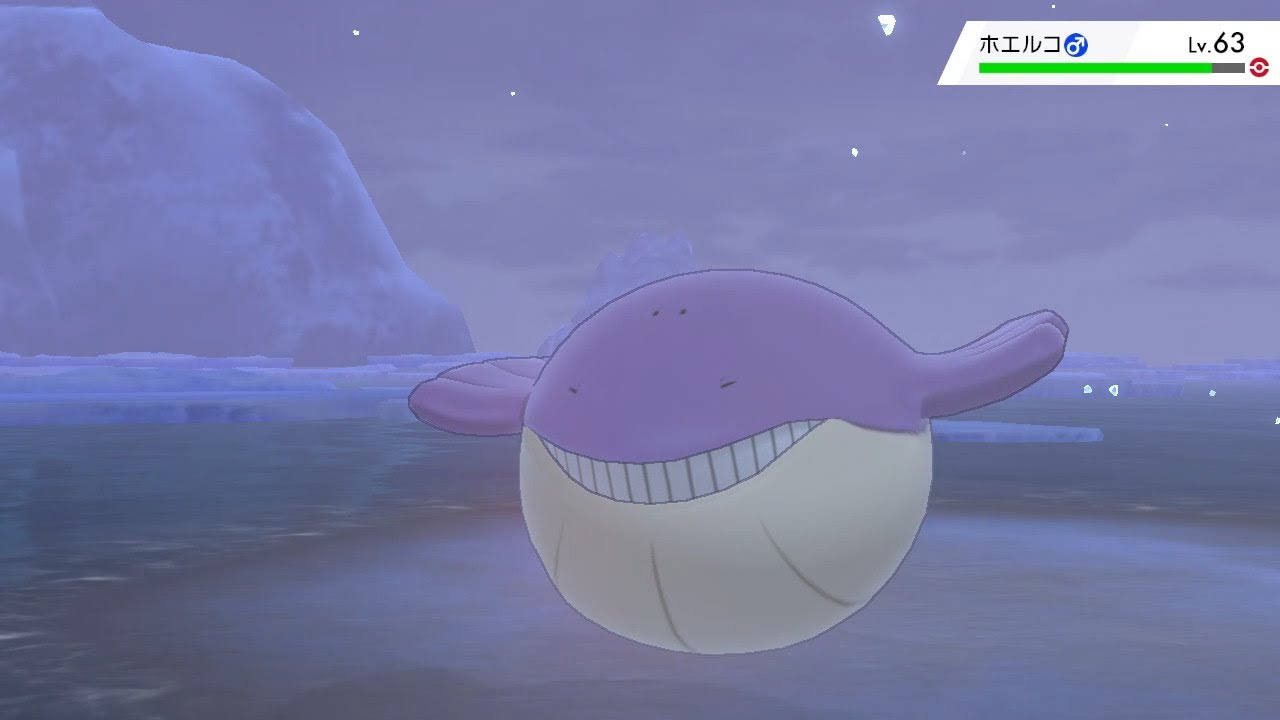1280x720 pixels.
Task: Click the male gender icon beside ホエルコ
Action: click(x=1076, y=44)
